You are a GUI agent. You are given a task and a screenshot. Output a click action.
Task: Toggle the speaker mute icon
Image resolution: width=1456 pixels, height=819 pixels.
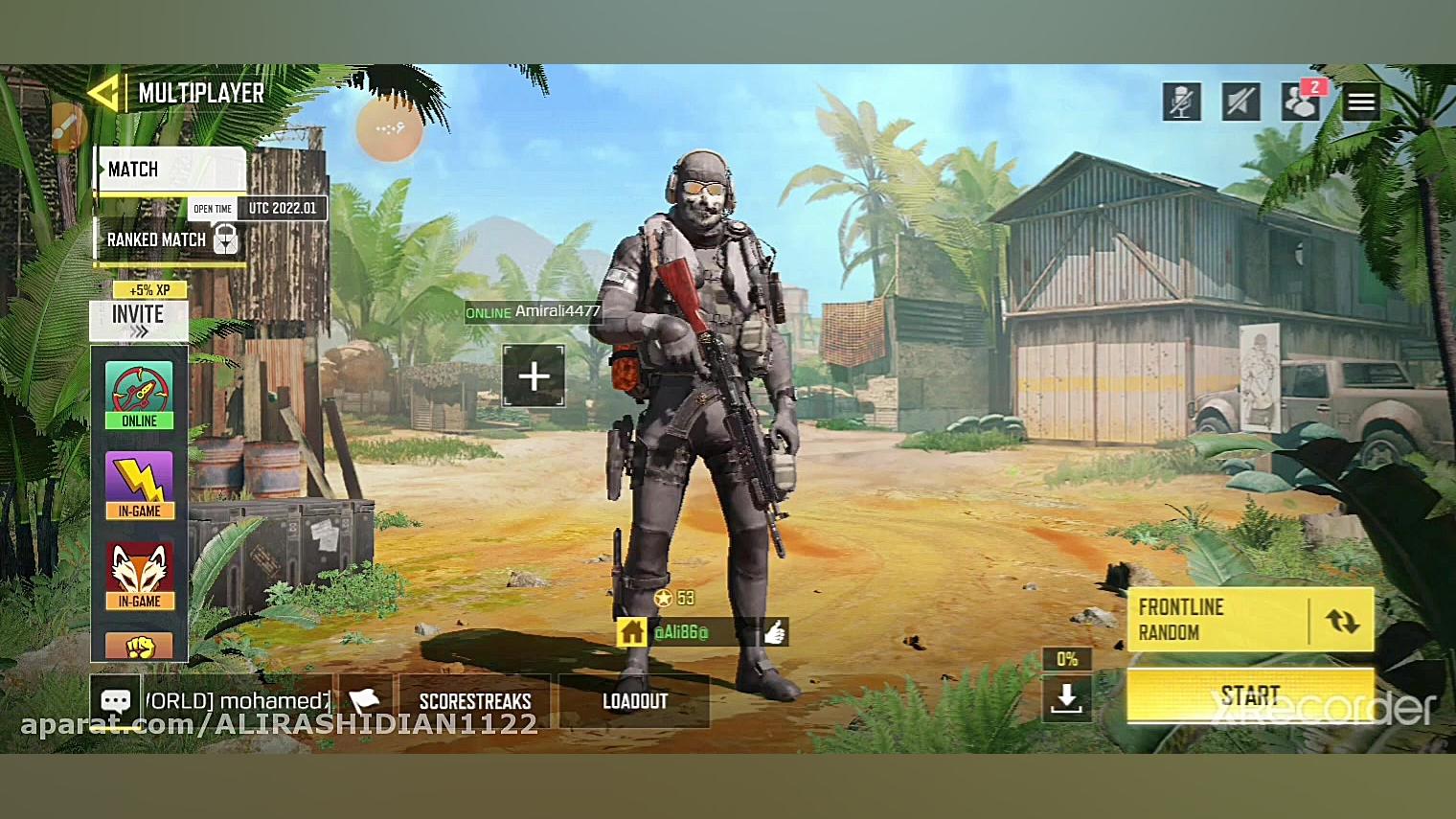pyautogui.click(x=1240, y=102)
